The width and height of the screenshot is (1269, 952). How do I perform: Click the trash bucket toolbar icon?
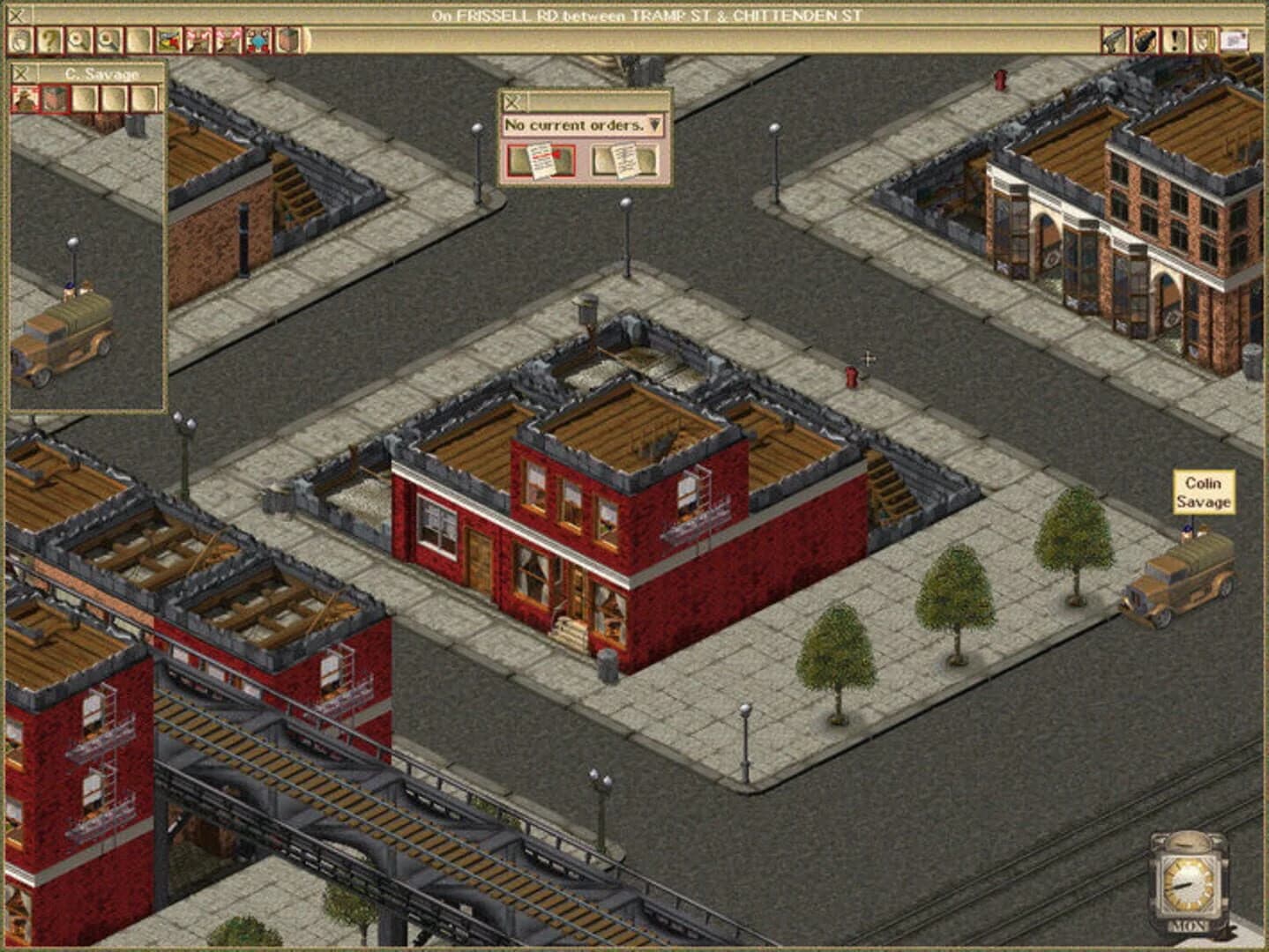pyautogui.click(x=287, y=38)
